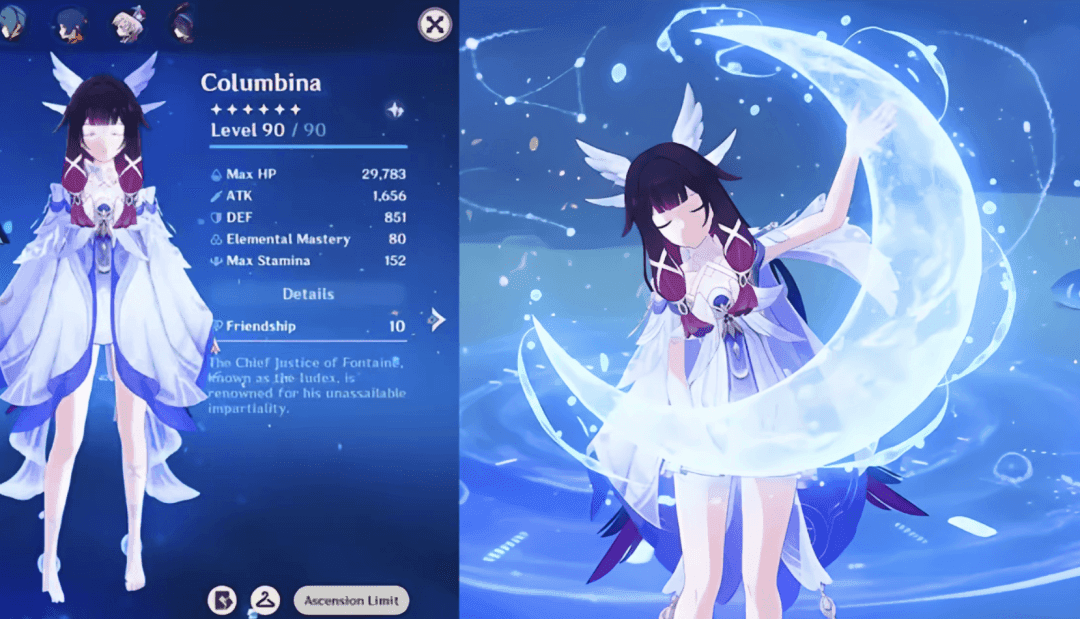This screenshot has width=1080, height=619.
Task: Click the Ascension Limit button
Action: pyautogui.click(x=351, y=600)
